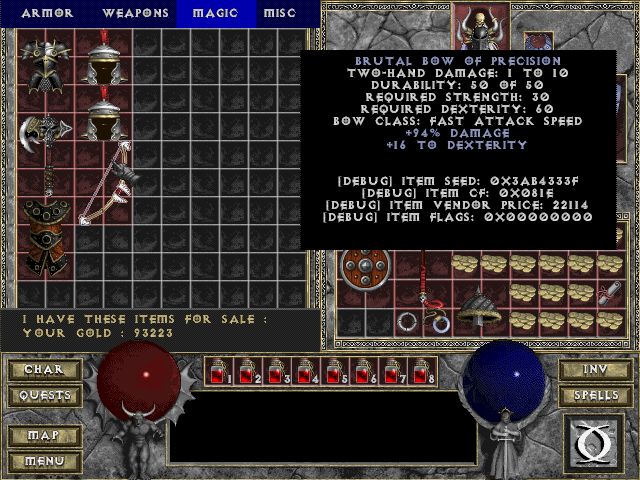Switch to the Armor tab
This screenshot has height=480, width=640.
(46, 13)
